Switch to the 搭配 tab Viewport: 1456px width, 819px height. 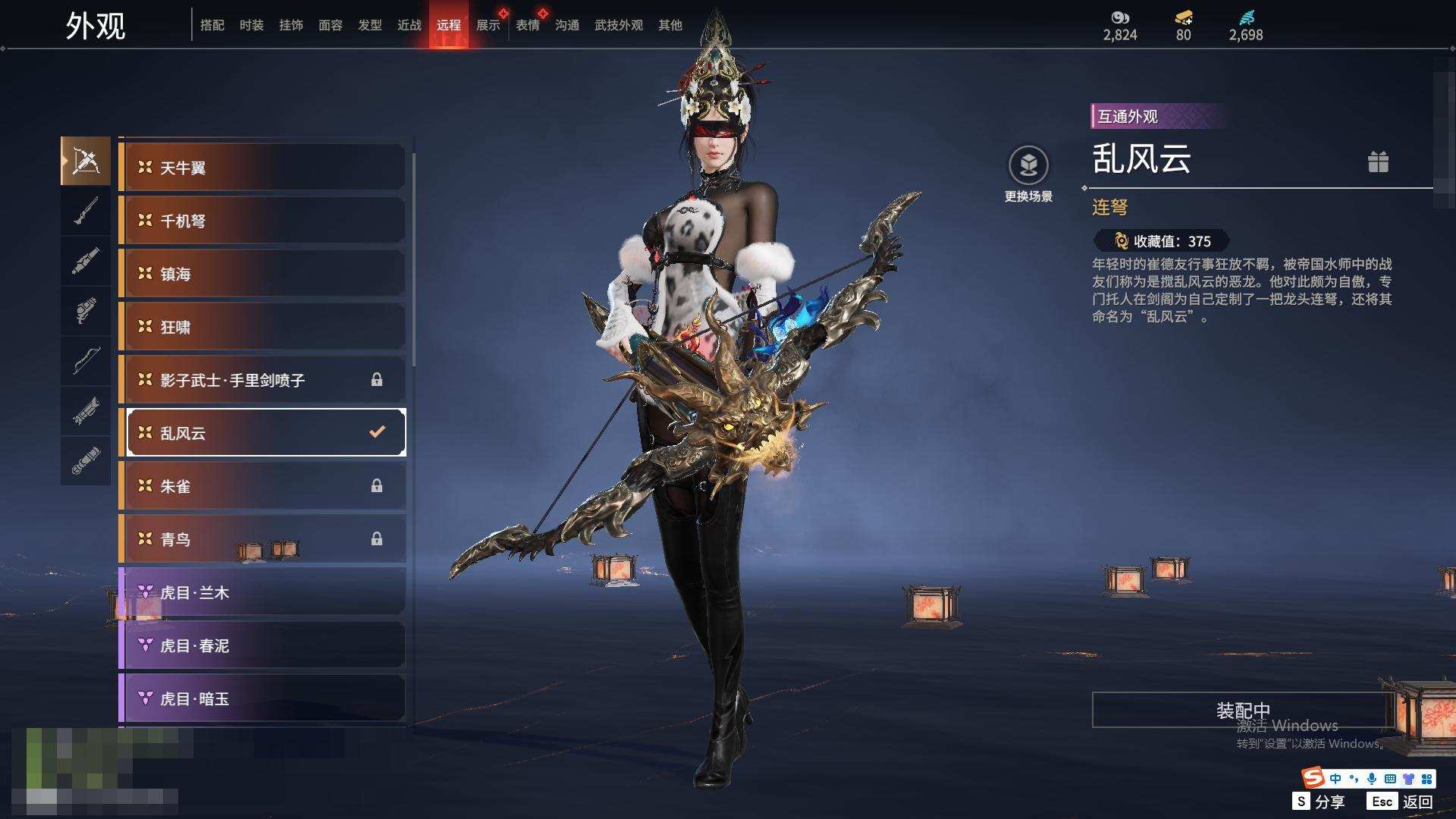212,25
